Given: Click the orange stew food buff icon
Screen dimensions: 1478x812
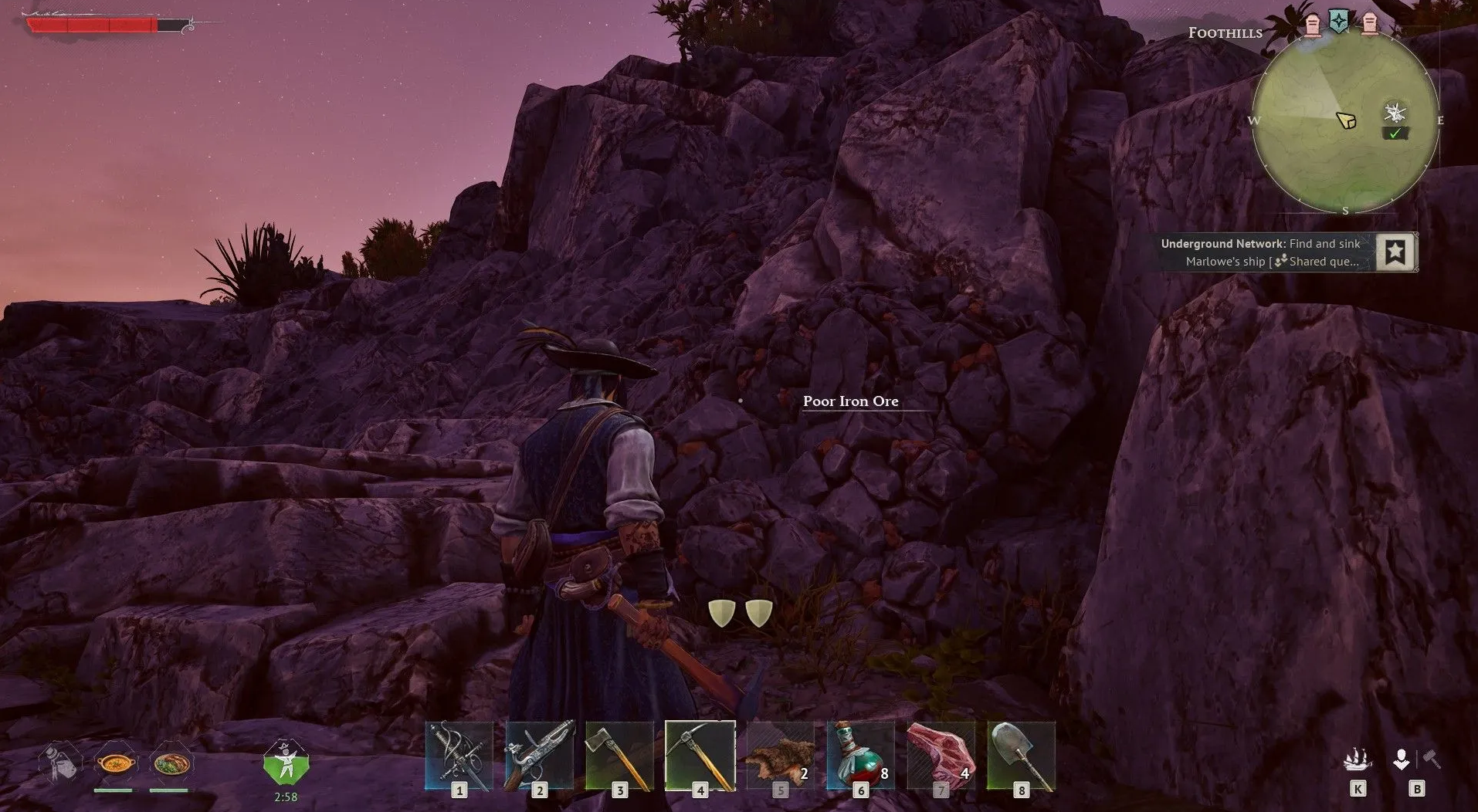Looking at the screenshot, I should pos(115,763).
